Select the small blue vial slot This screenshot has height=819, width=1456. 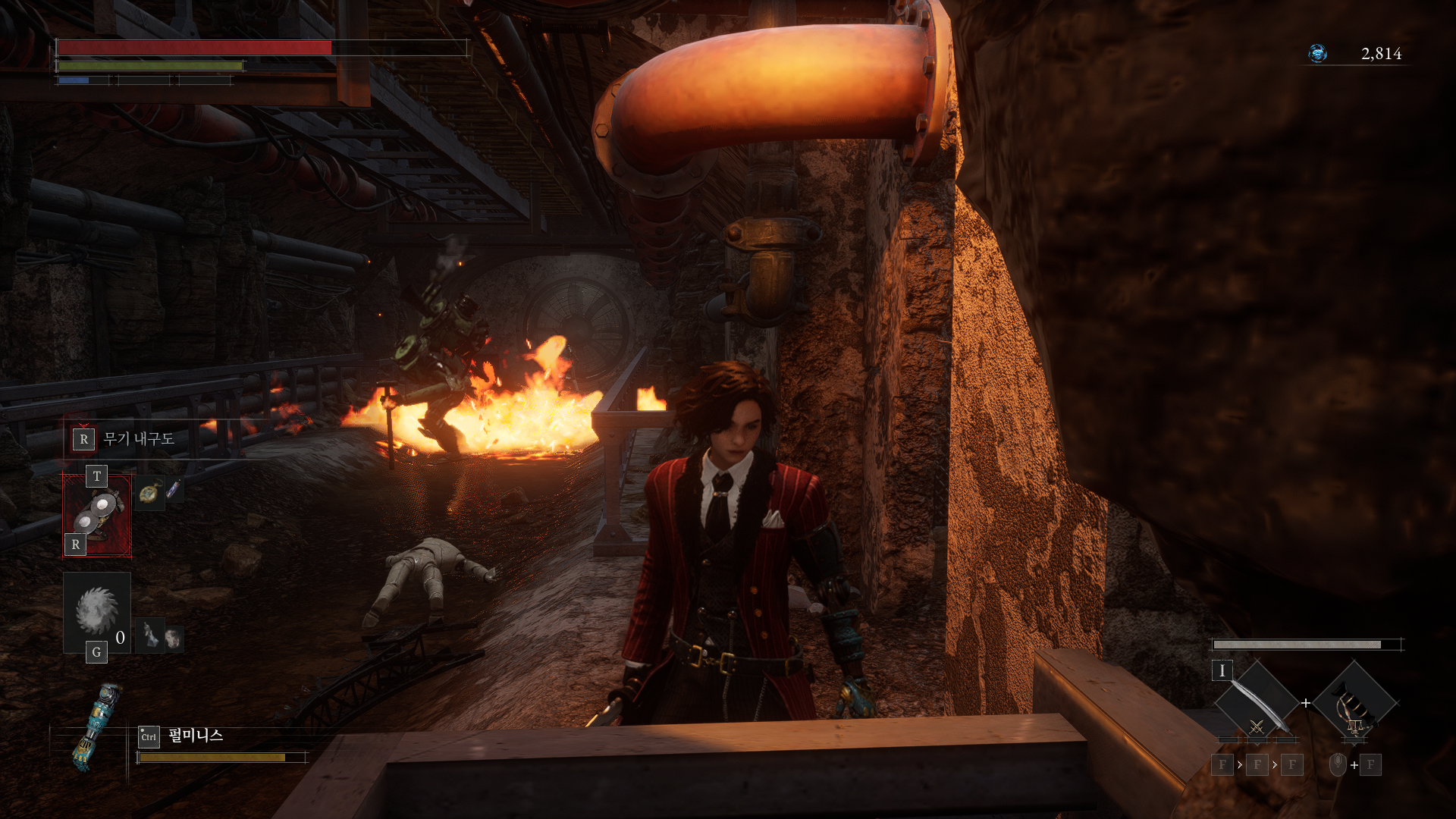(174, 489)
